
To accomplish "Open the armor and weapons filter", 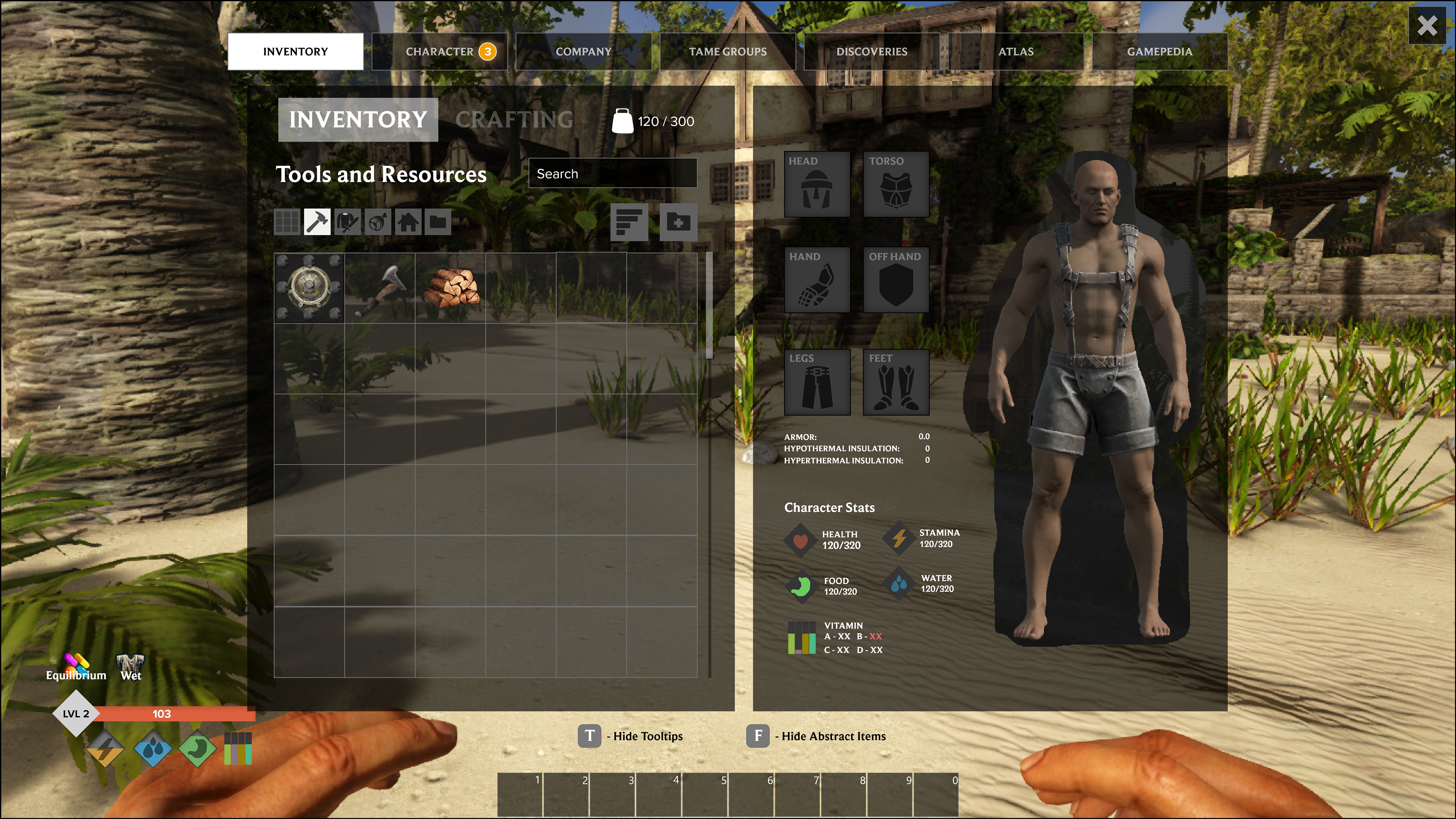I will point(348,221).
